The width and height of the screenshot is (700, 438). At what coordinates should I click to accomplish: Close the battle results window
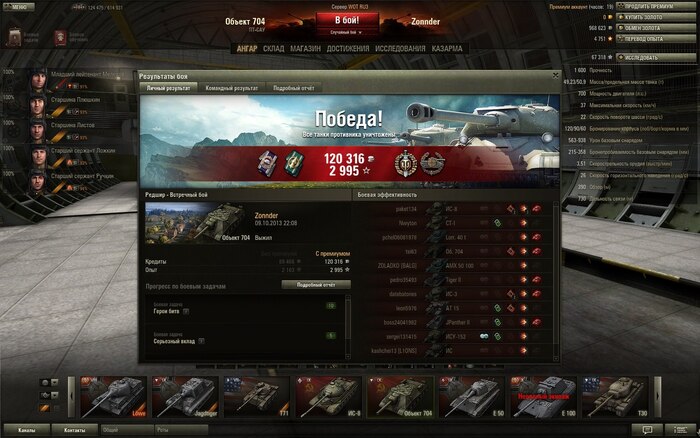point(554,75)
